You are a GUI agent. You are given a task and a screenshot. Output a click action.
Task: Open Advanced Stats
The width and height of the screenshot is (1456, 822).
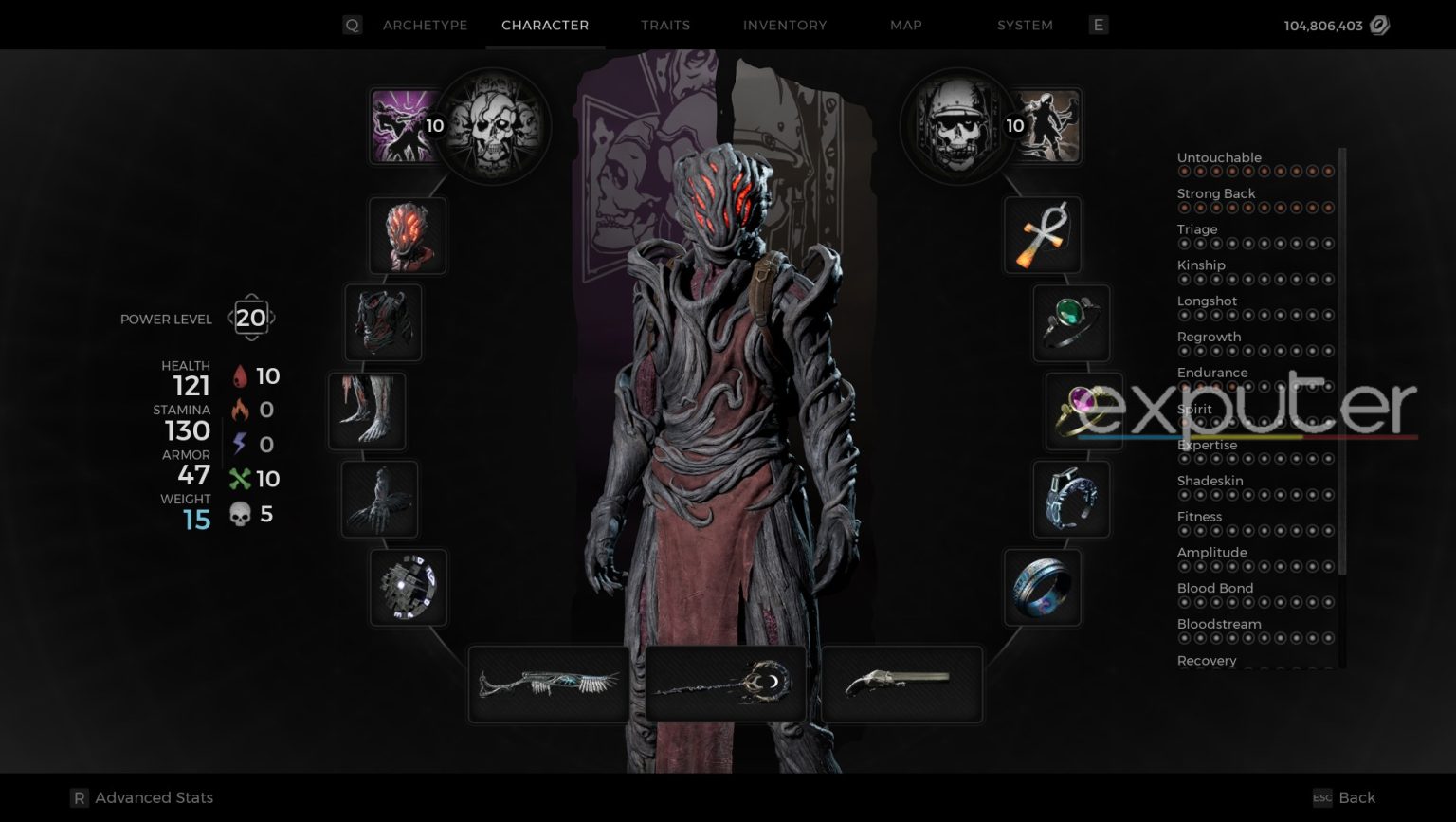140,797
